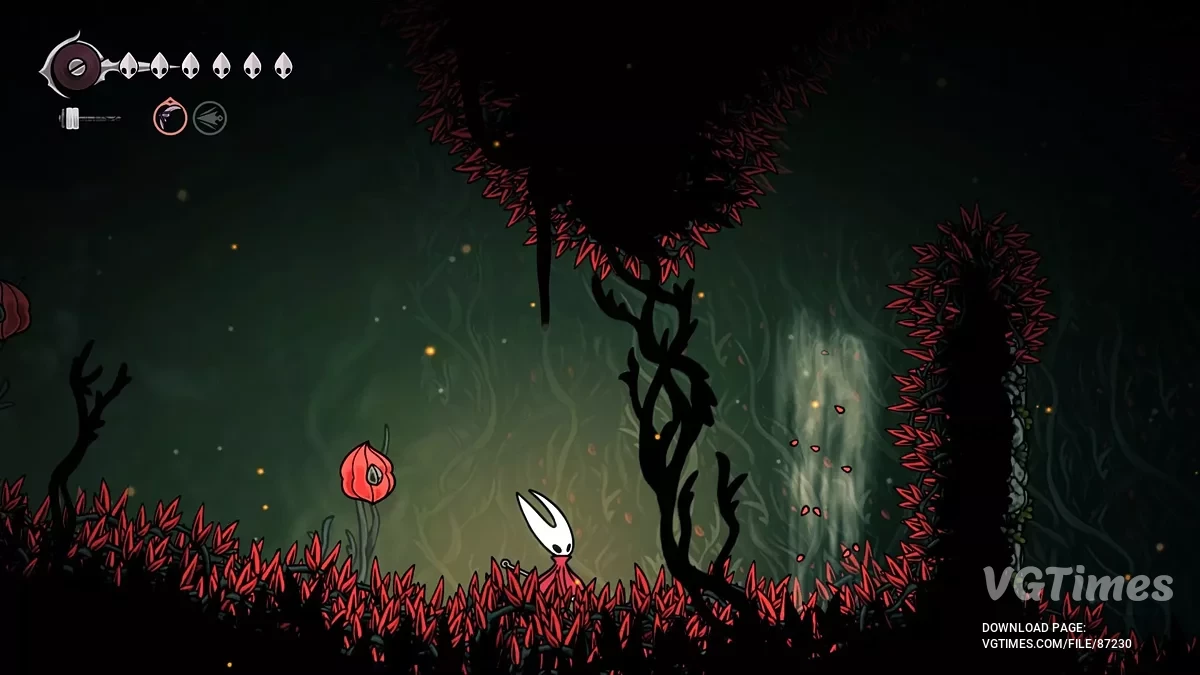Select the grey dart tool icon
Screen dimensions: 1200x675
coord(210,118)
